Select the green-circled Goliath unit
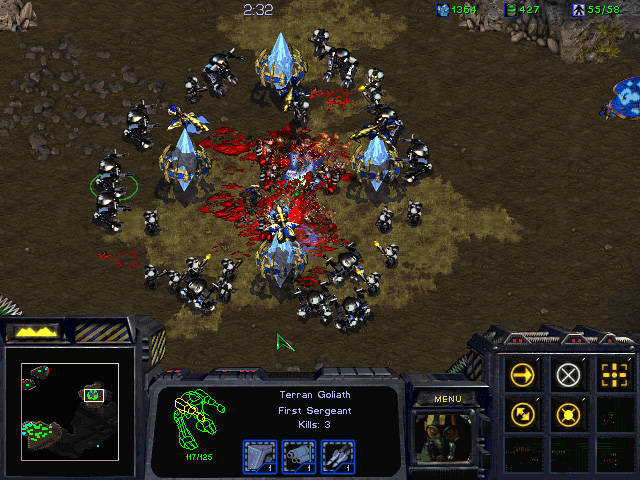The image size is (640, 480). coord(112,190)
